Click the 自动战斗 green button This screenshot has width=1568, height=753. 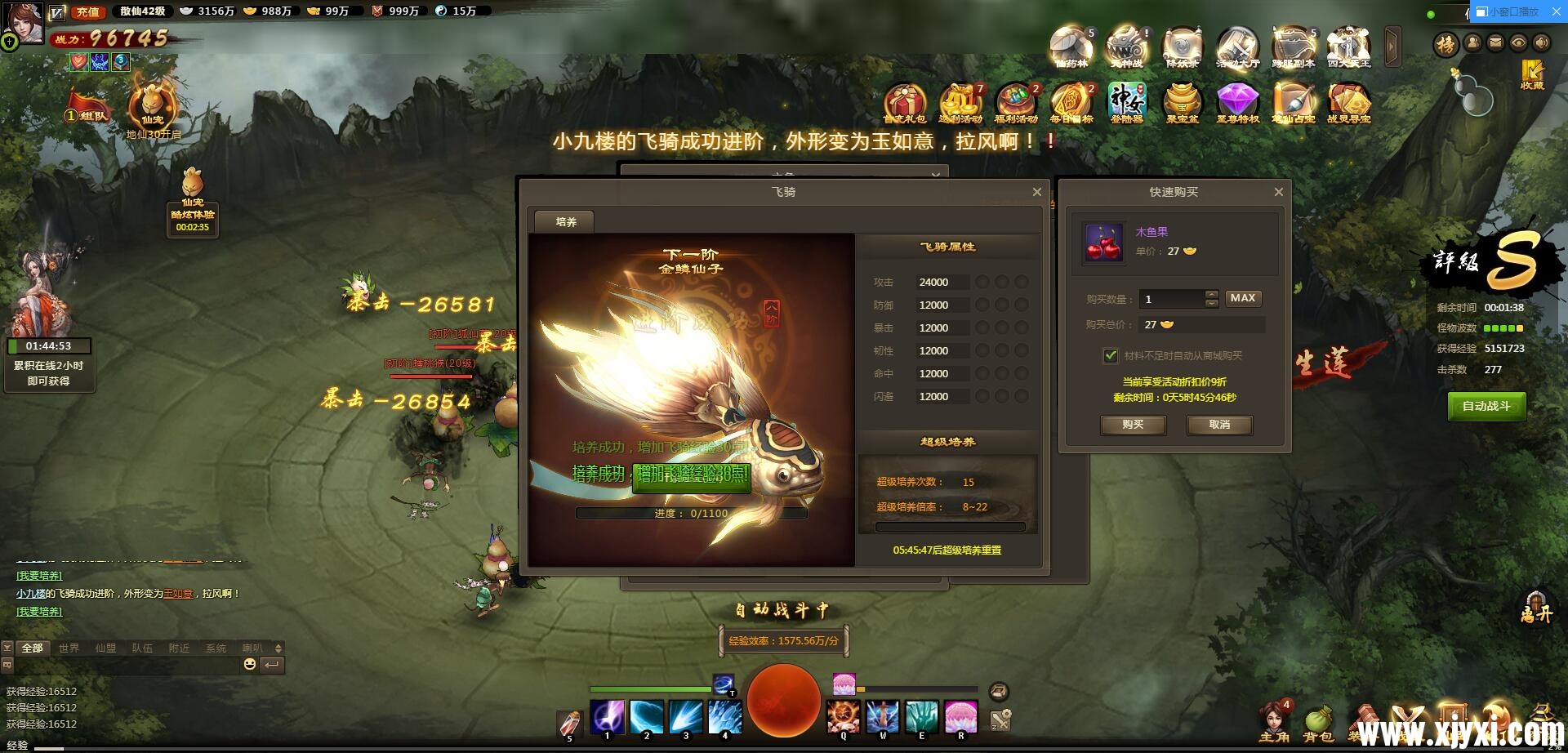(1486, 406)
